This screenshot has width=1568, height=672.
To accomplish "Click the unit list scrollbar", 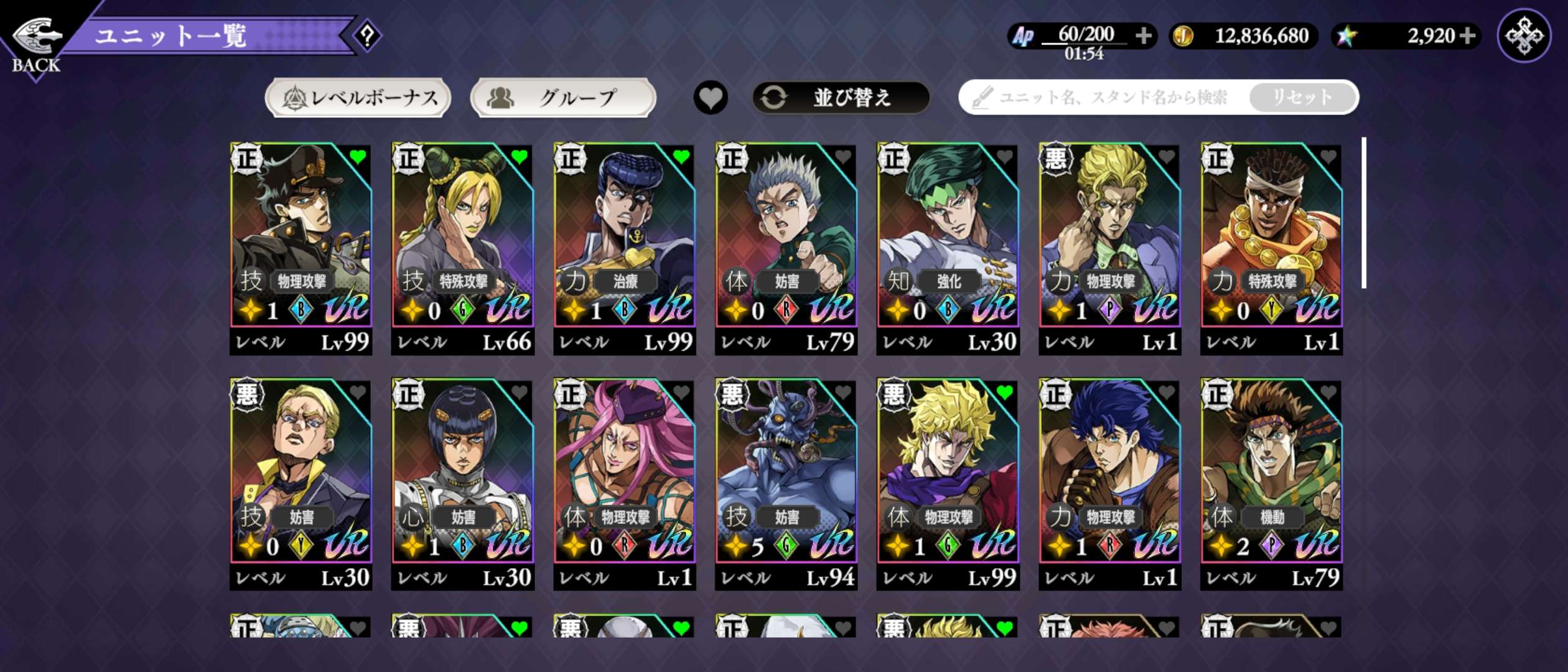I will (x=1364, y=213).
